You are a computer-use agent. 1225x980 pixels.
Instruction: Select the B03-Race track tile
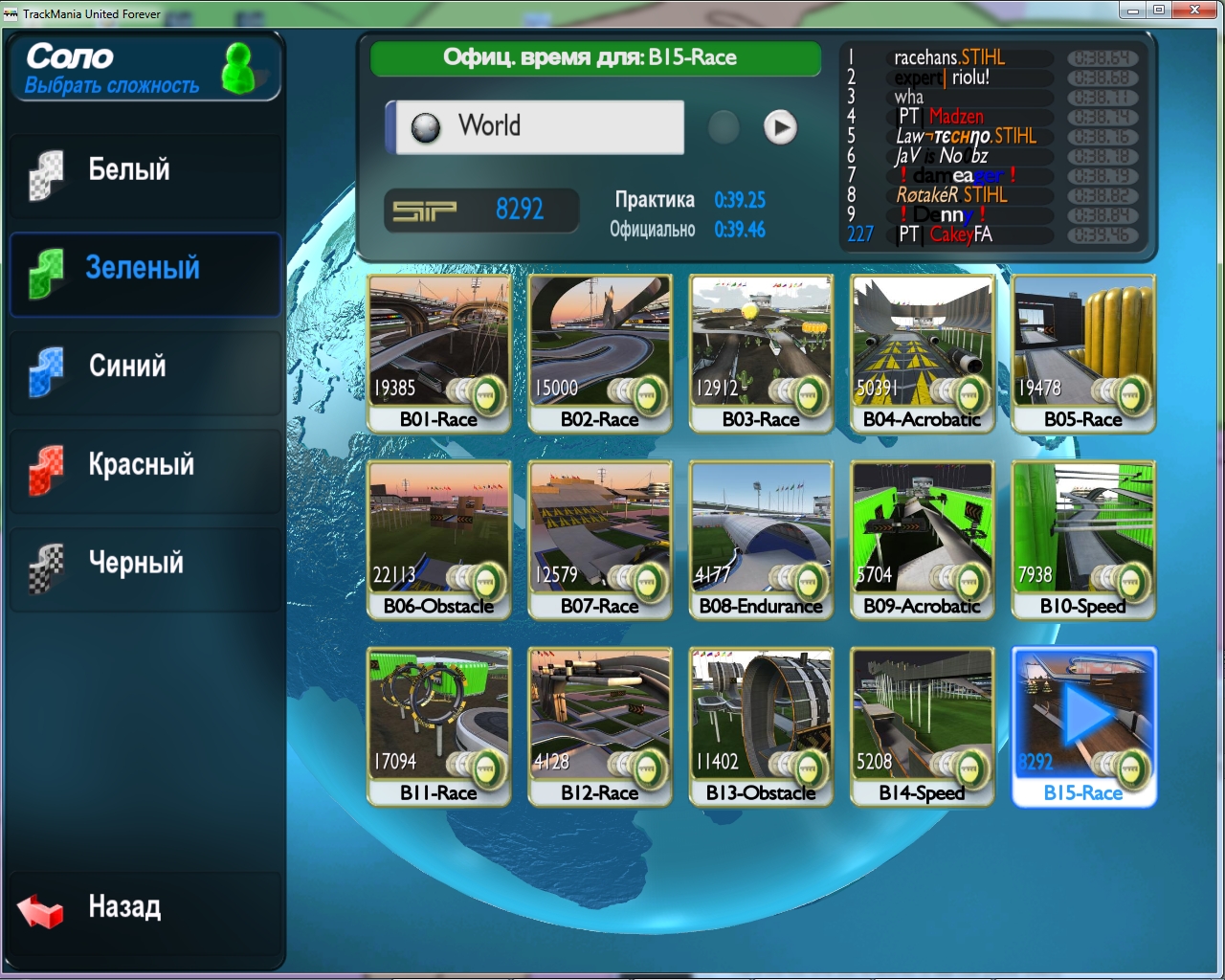[x=761, y=352]
